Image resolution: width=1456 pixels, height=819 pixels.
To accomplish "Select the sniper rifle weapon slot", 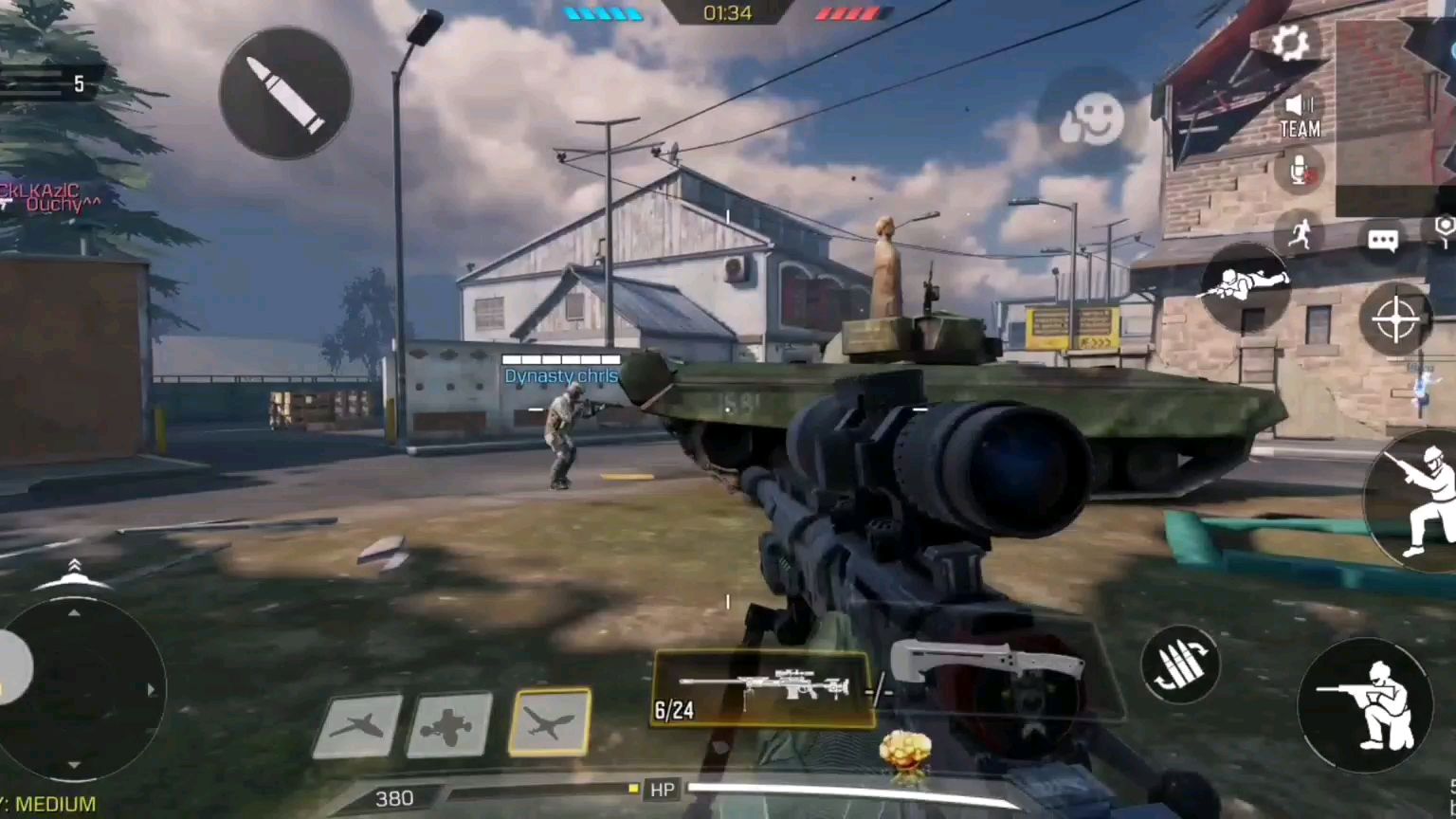I will [761, 689].
